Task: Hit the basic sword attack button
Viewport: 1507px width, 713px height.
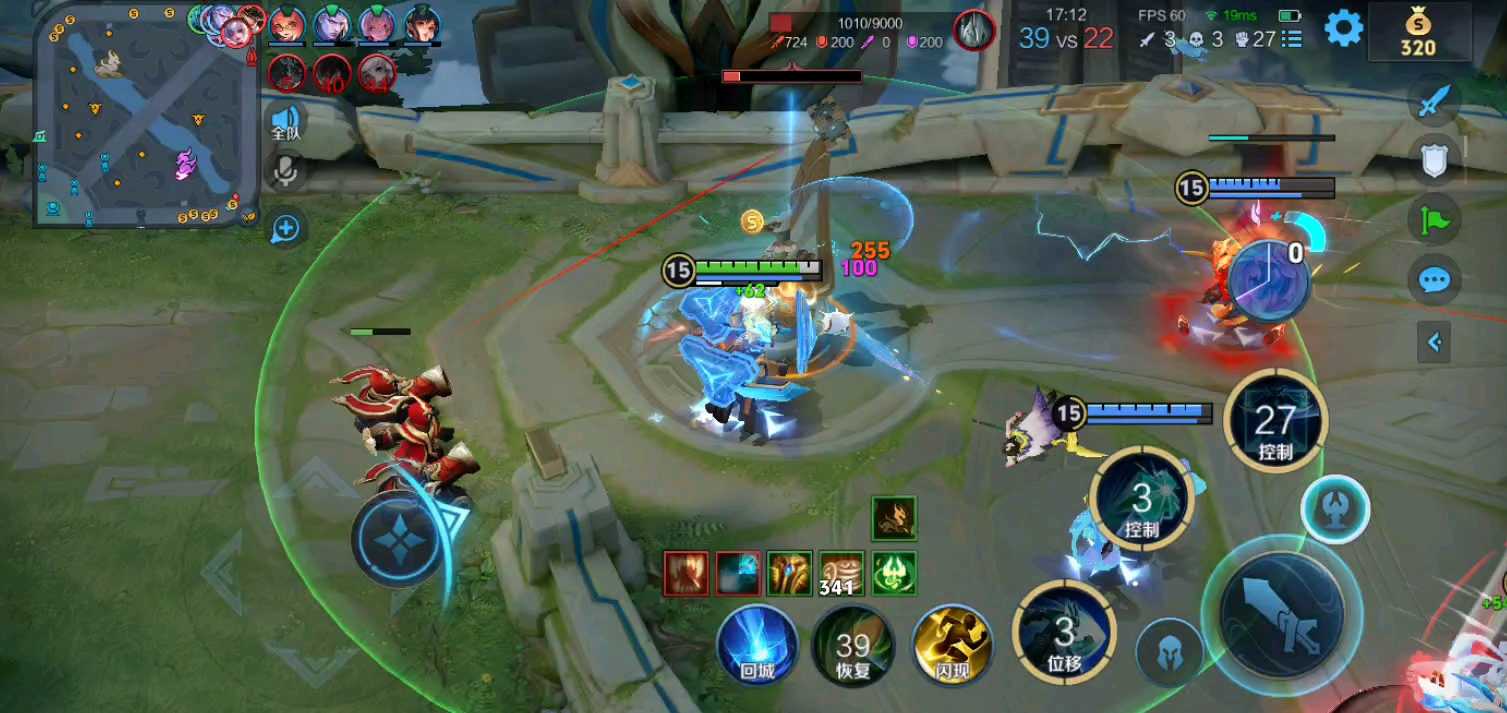Action: click(x=1281, y=615)
